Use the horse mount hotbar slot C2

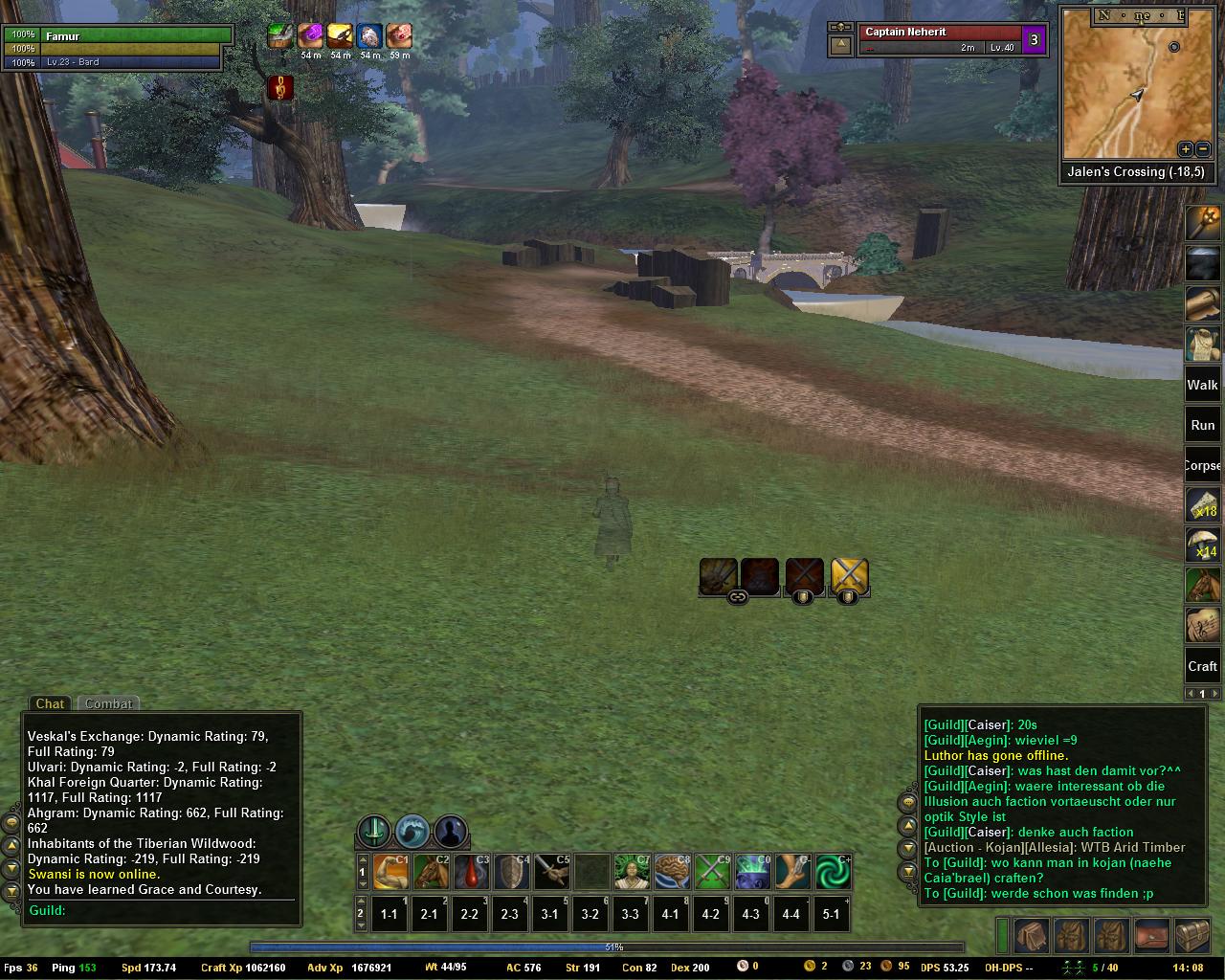click(431, 872)
